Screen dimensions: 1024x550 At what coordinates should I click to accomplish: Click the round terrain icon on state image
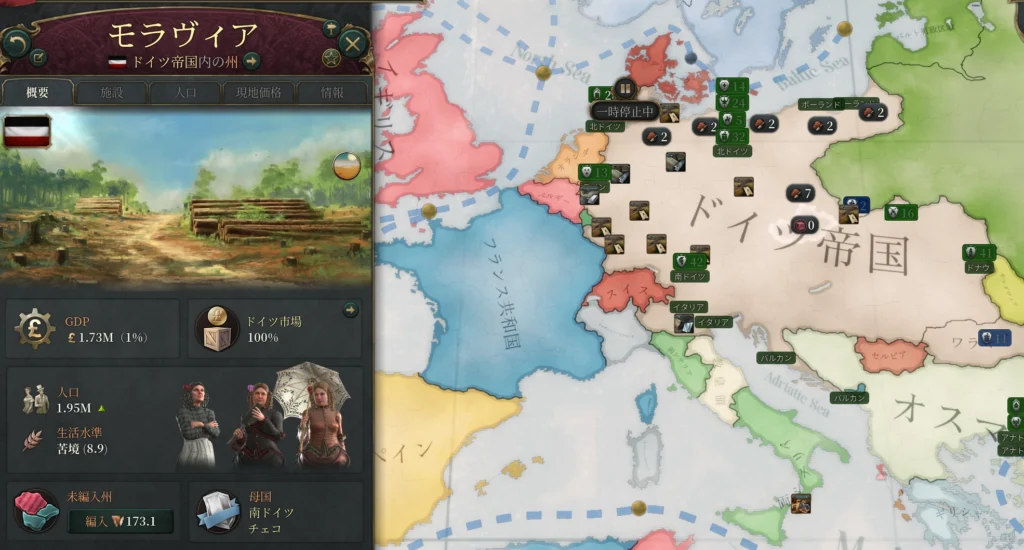tap(347, 165)
